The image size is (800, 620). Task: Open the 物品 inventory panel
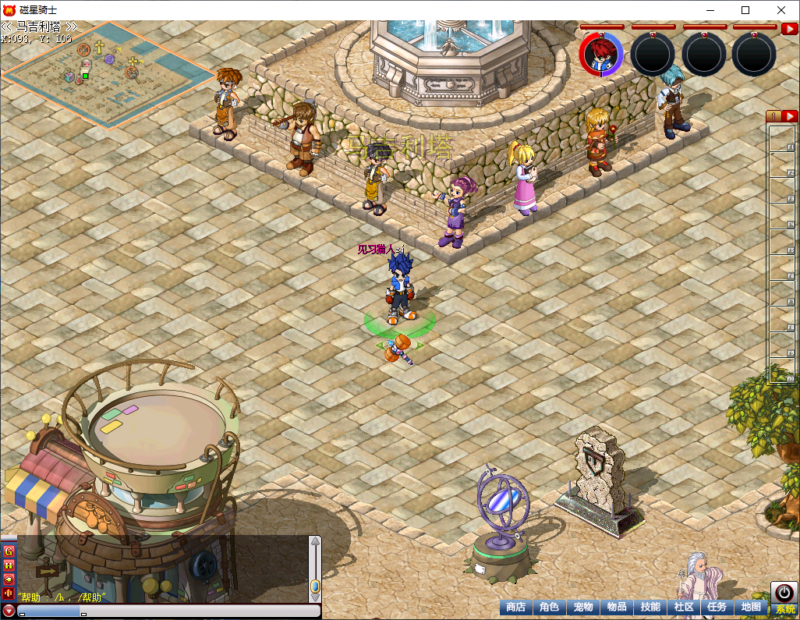(617, 607)
